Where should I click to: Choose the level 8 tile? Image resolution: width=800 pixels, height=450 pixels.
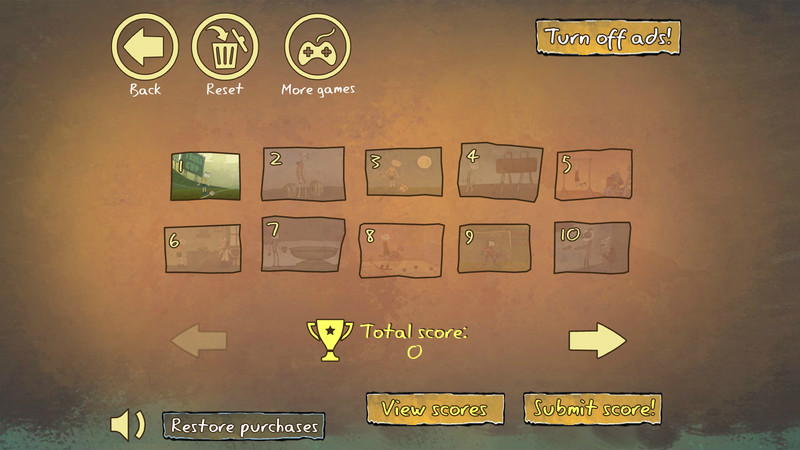coord(401,249)
